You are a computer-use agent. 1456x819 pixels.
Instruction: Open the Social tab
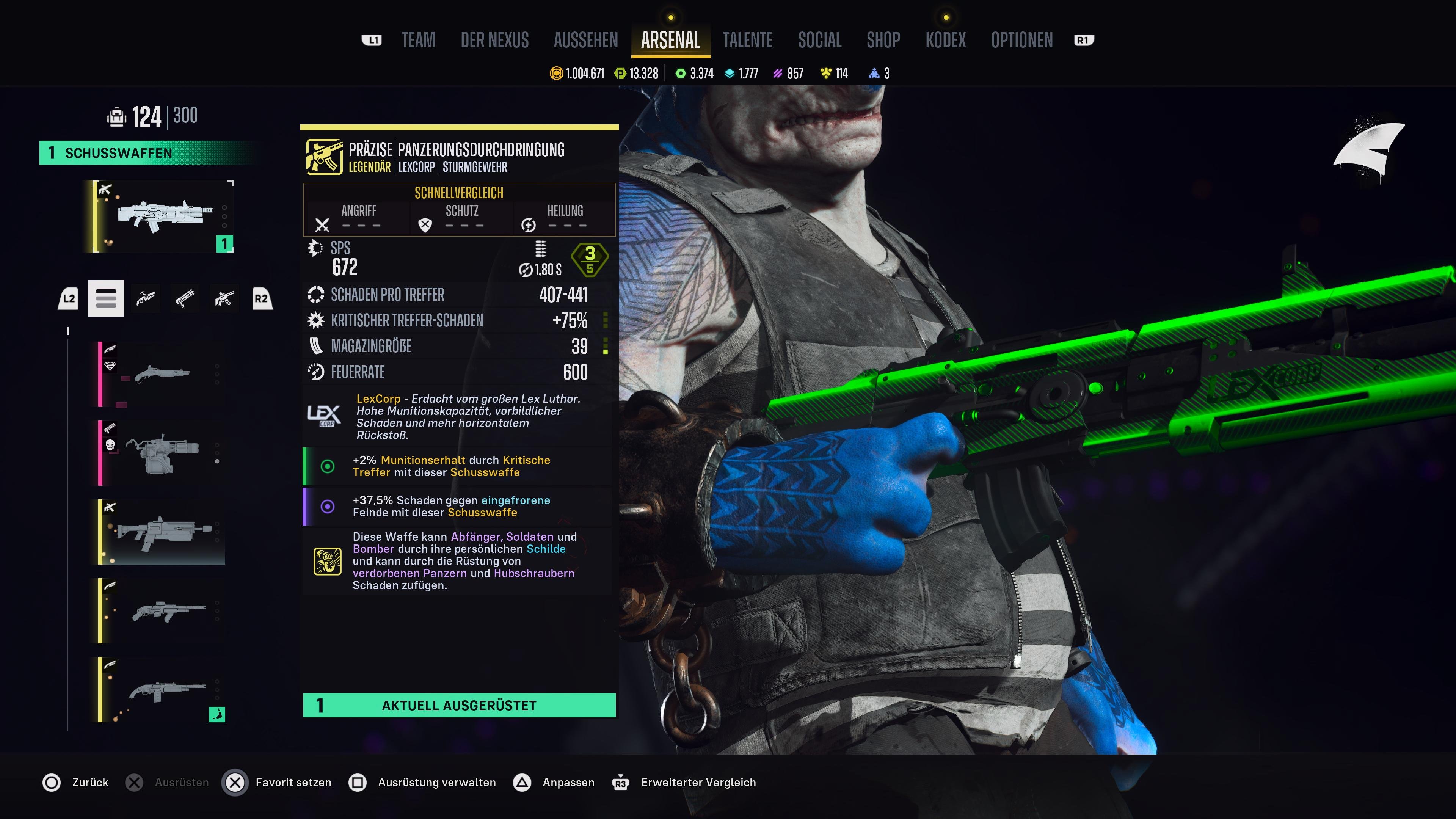[x=819, y=40]
